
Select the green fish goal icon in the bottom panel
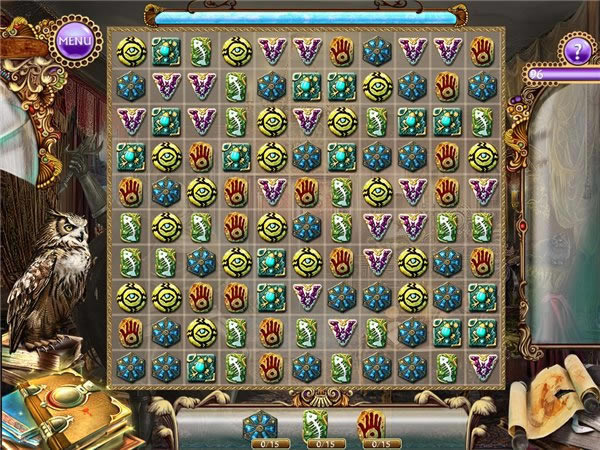tap(315, 424)
